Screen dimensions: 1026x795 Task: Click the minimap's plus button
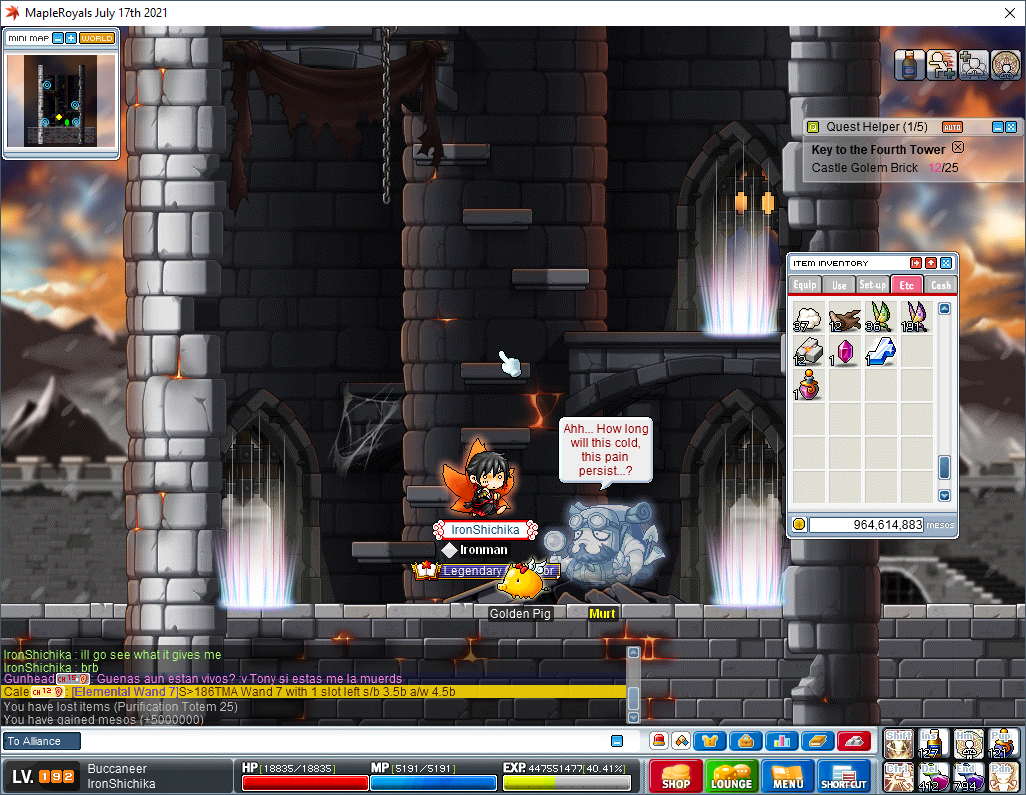click(x=71, y=38)
